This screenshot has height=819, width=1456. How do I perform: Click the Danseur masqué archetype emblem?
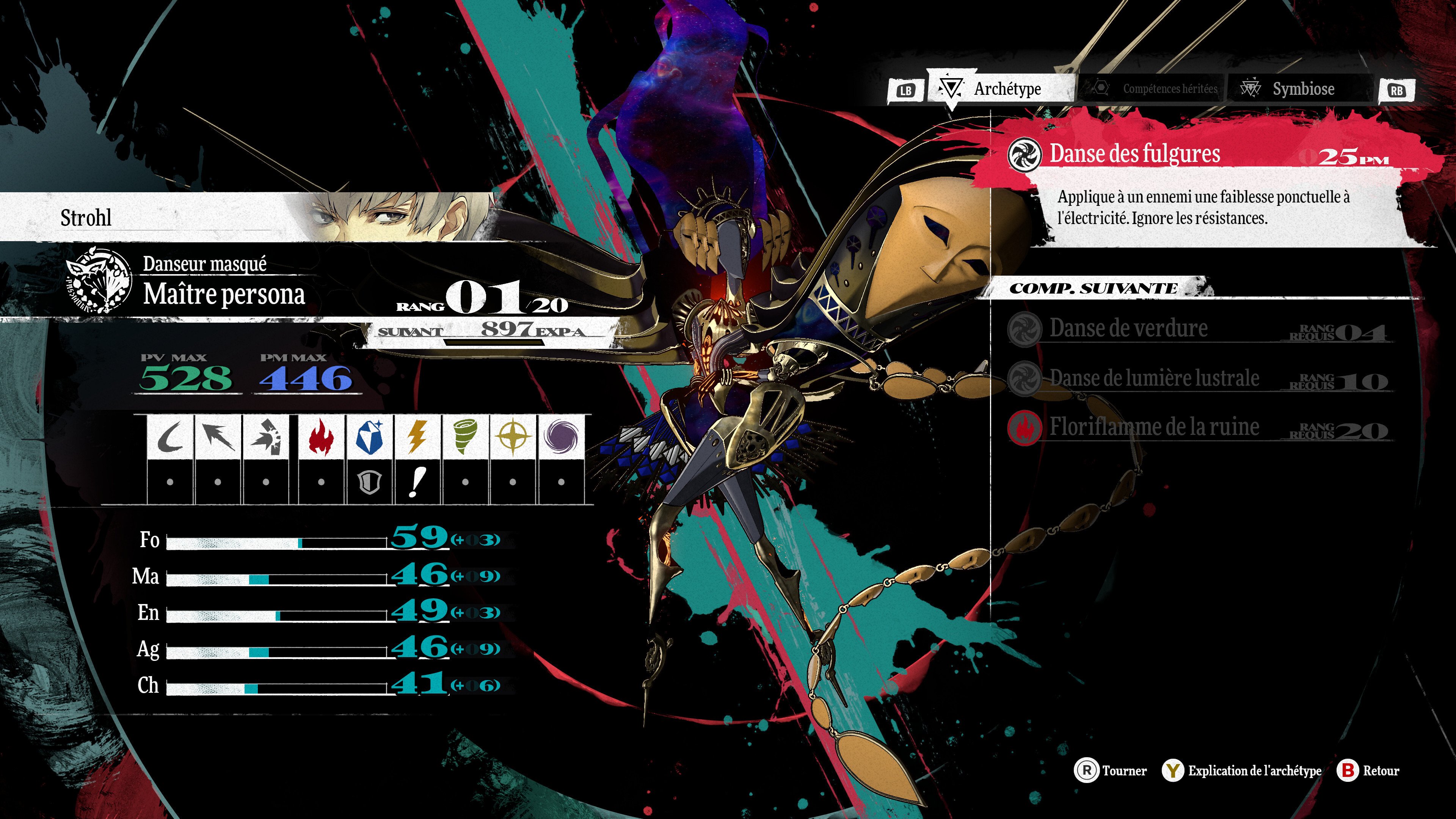(x=99, y=281)
